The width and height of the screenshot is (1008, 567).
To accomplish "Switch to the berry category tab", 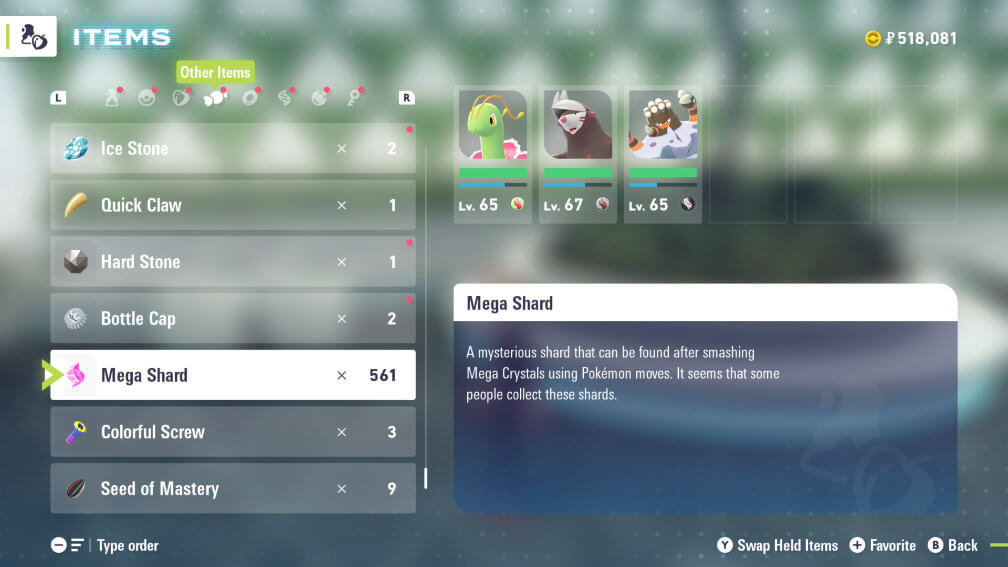I will pos(181,97).
